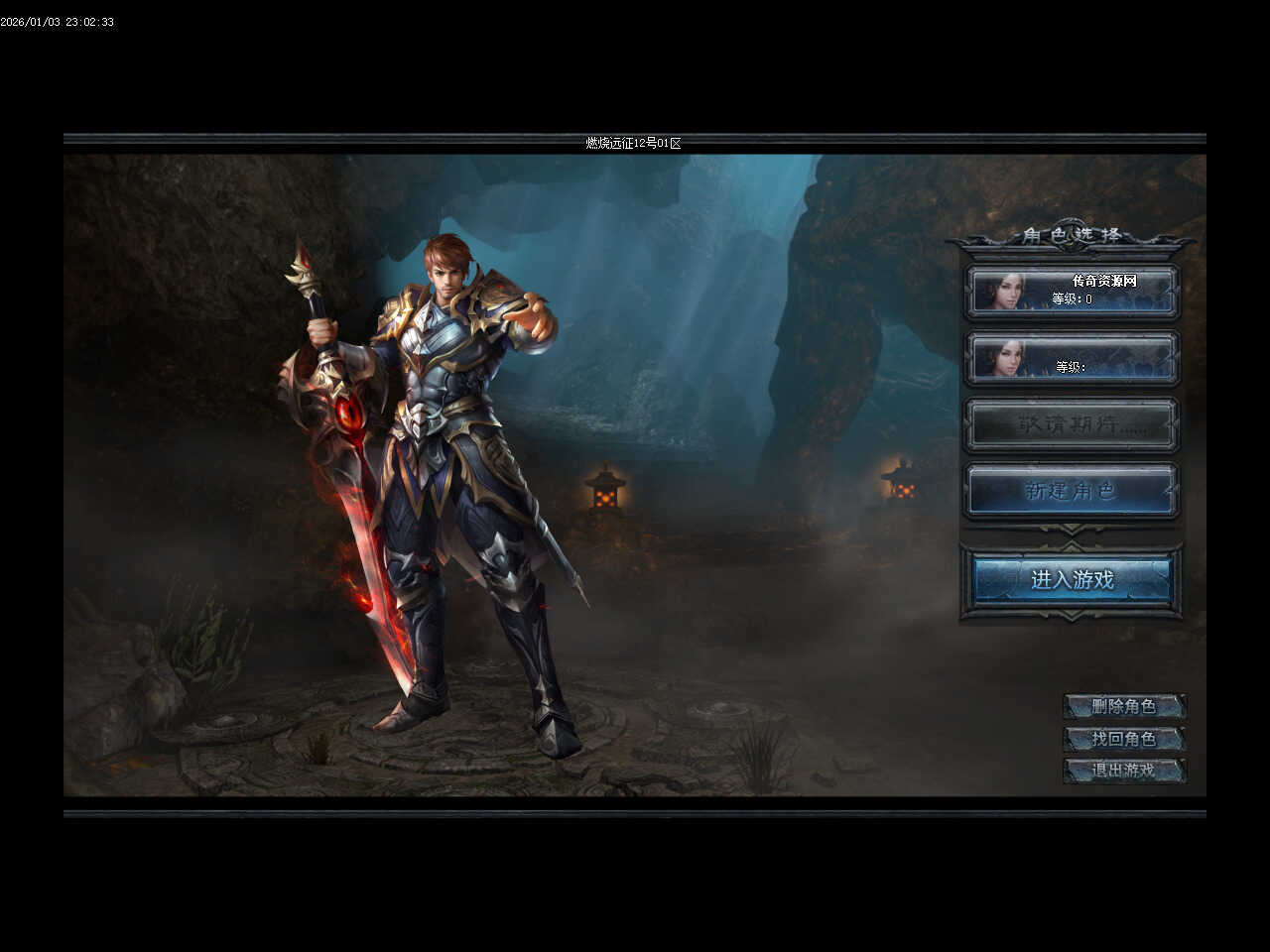The width and height of the screenshot is (1270, 952).
Task: Select the 传奇资源网 character slot
Action: pos(1072,291)
